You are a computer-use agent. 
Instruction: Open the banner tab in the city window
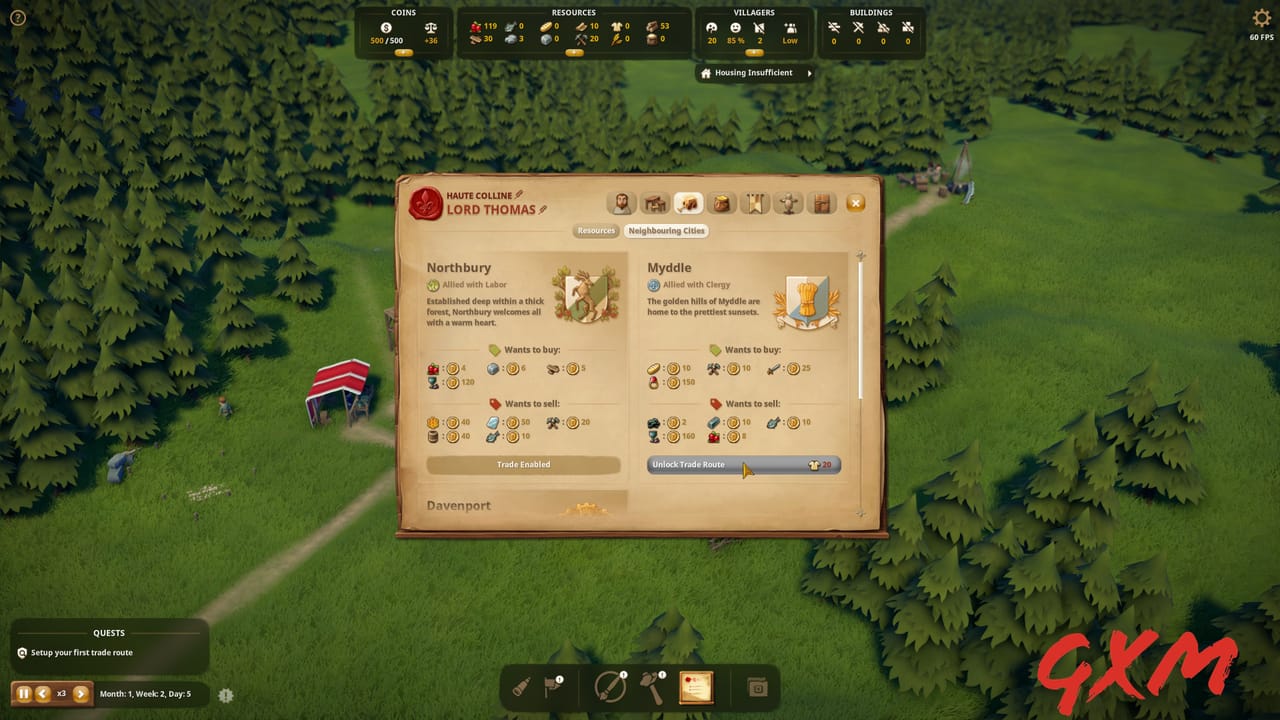(x=755, y=203)
